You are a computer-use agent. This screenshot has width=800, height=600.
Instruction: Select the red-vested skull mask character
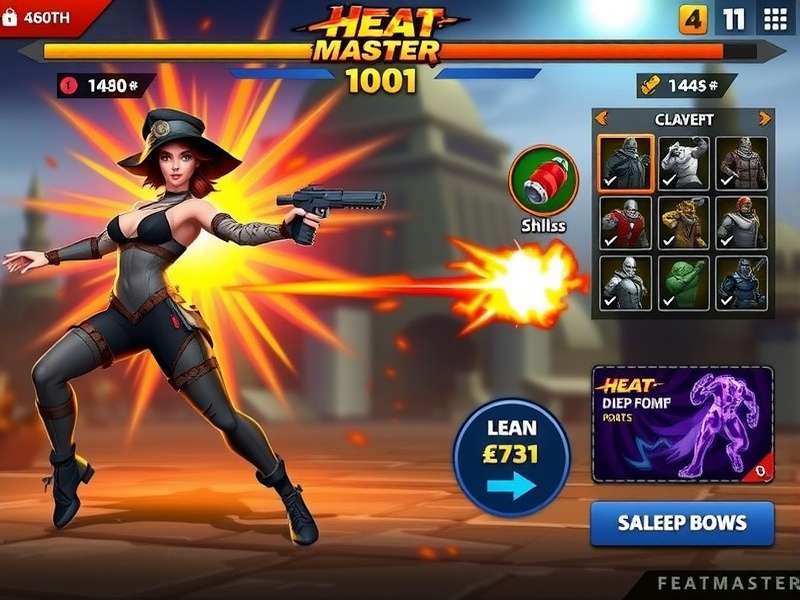[626, 222]
